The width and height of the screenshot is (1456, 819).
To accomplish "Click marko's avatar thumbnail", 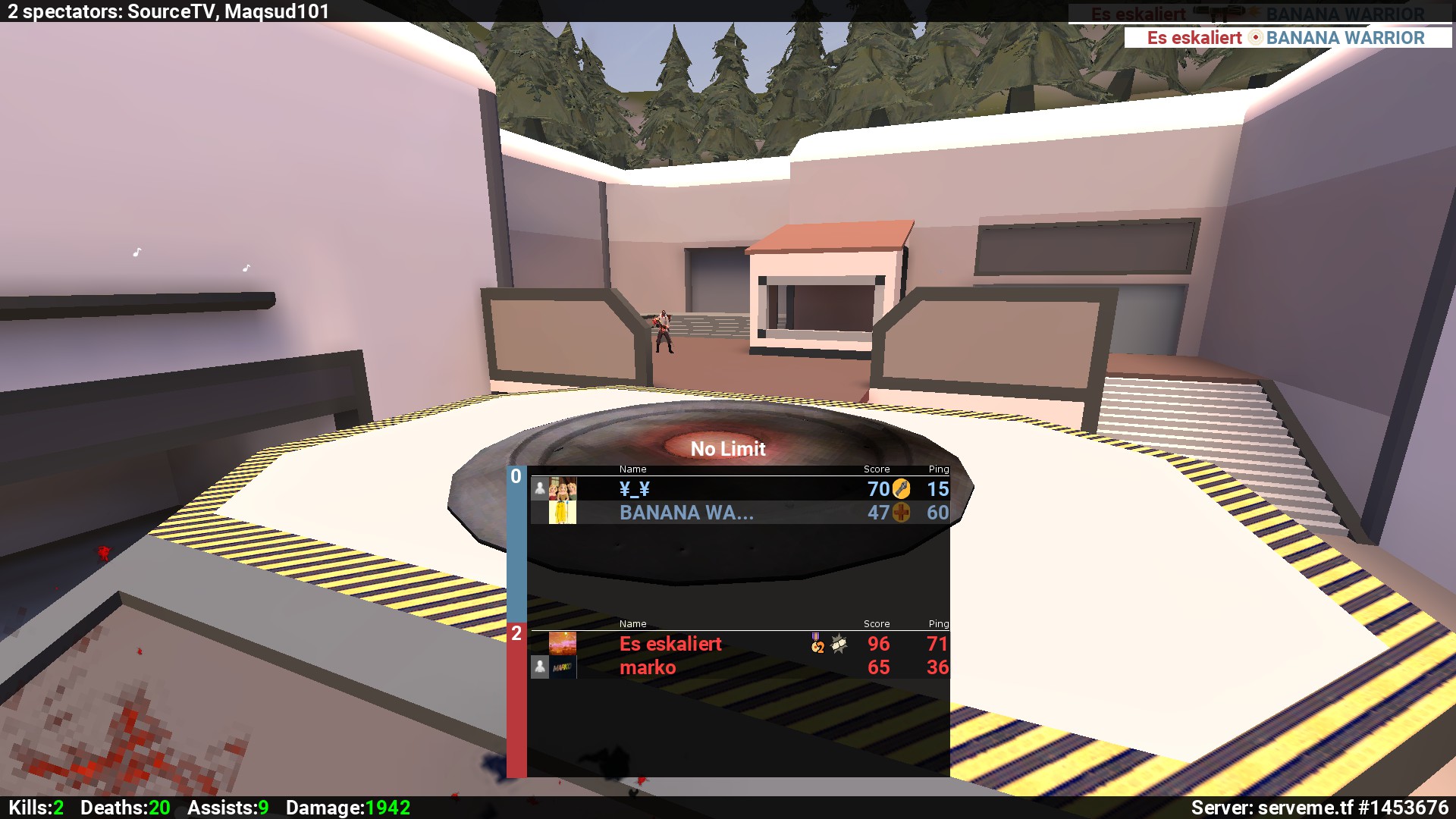I will tap(563, 667).
